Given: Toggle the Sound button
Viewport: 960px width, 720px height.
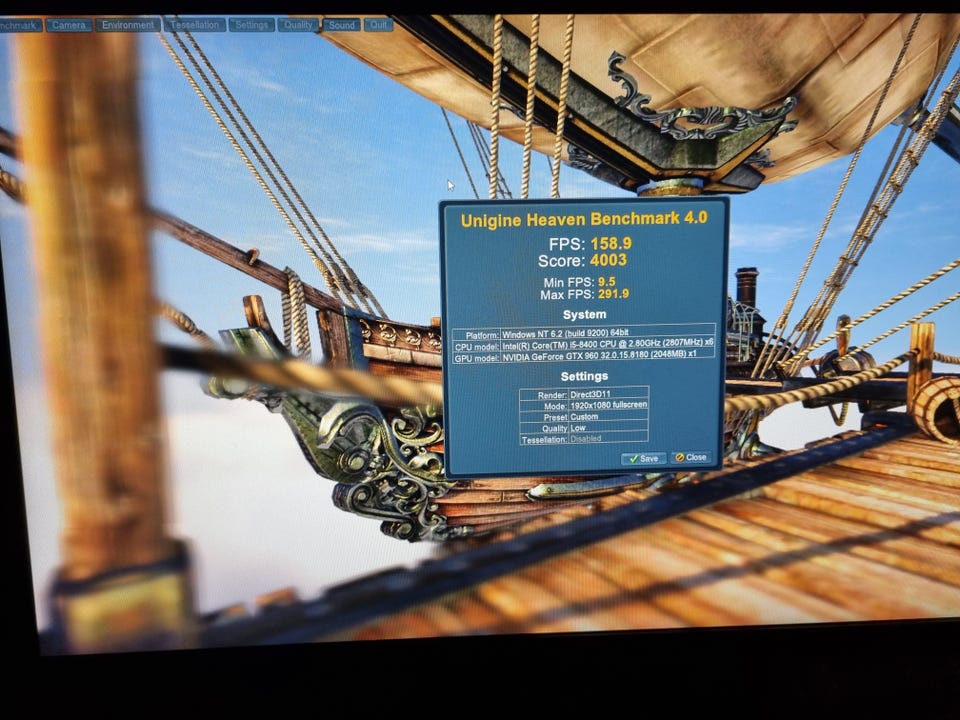Looking at the screenshot, I should click(x=341, y=25).
